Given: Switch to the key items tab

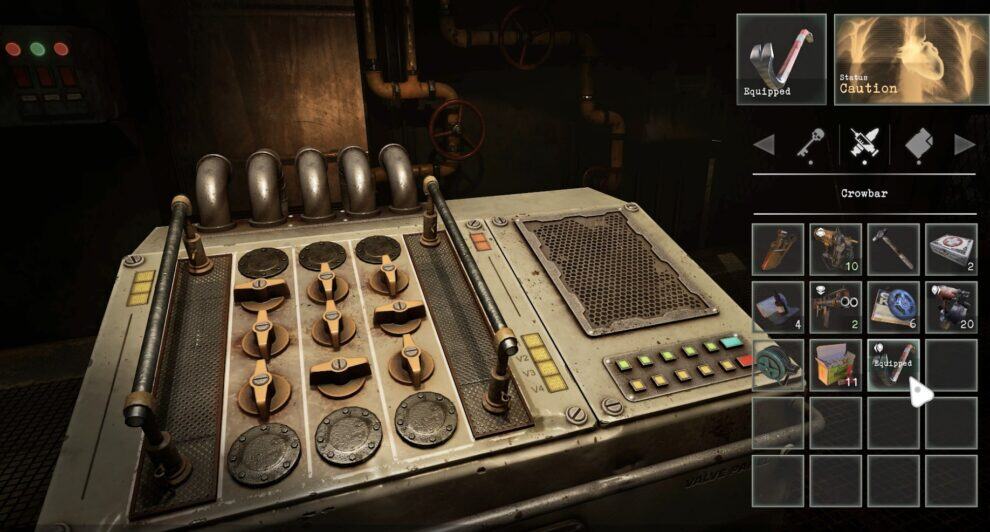Looking at the screenshot, I should 810,146.
